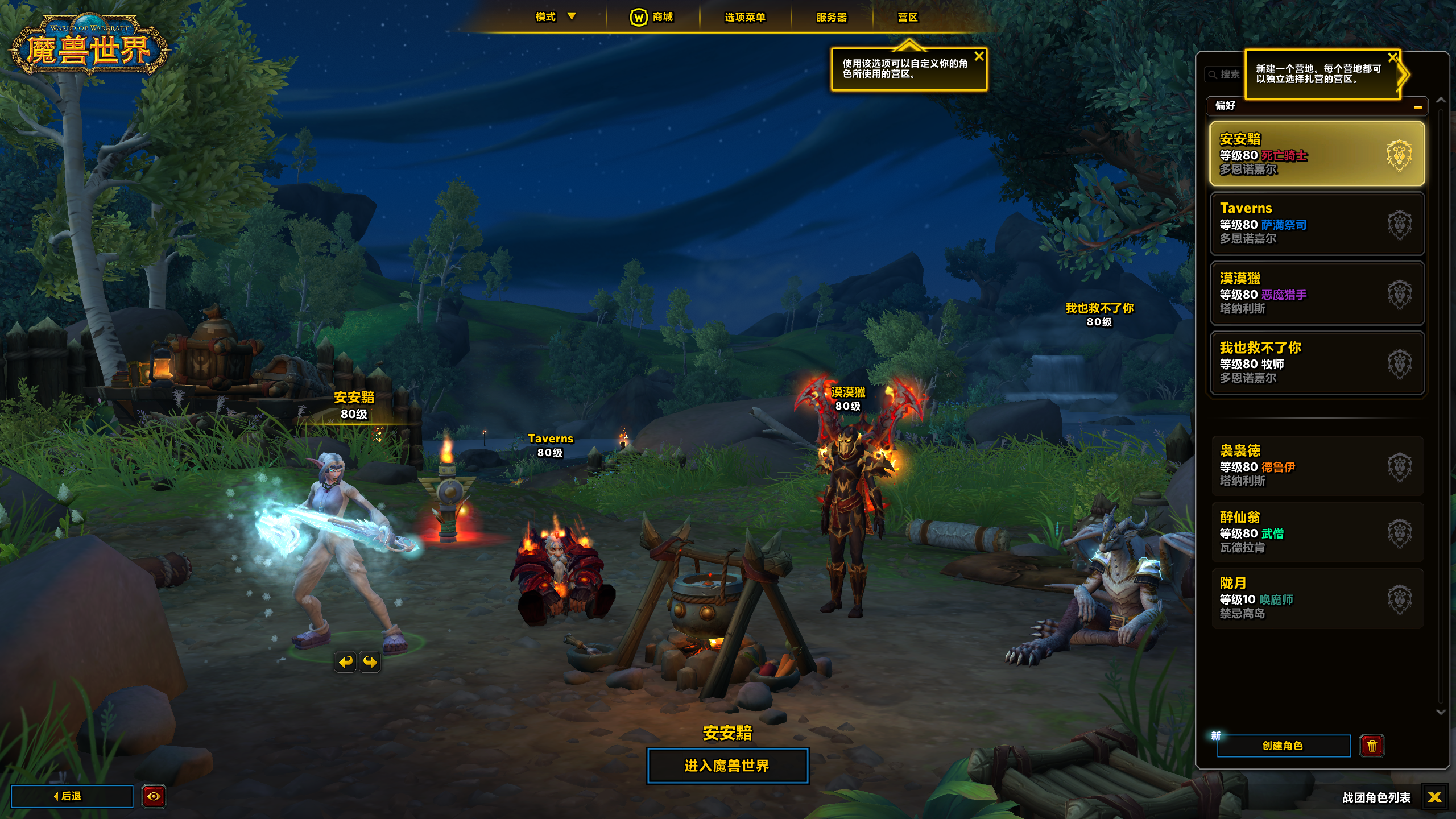Choose character 漠漠獵 demon hunter
The image size is (1456, 819).
pyautogui.click(x=1317, y=293)
